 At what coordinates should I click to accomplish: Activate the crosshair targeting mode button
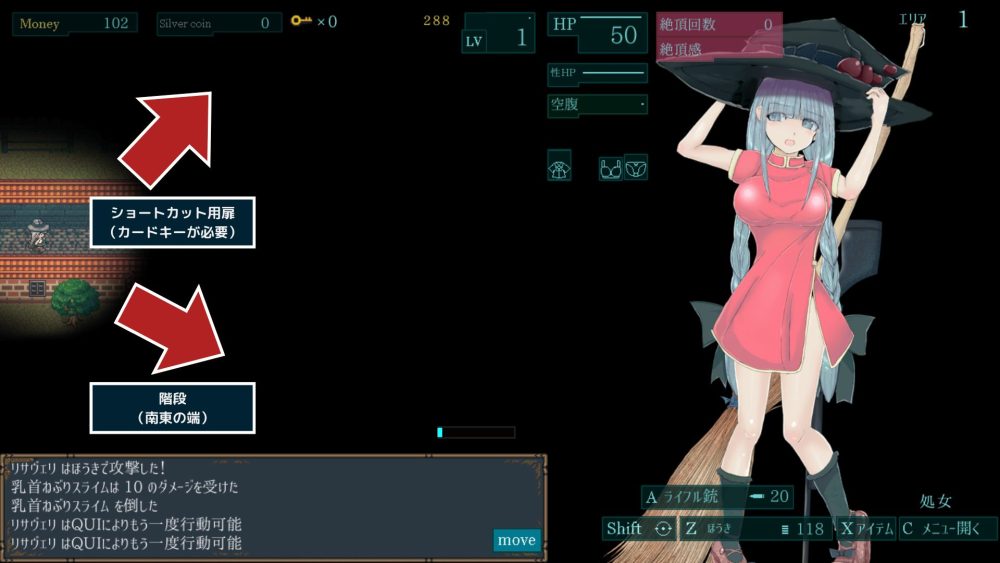[x=662, y=529]
